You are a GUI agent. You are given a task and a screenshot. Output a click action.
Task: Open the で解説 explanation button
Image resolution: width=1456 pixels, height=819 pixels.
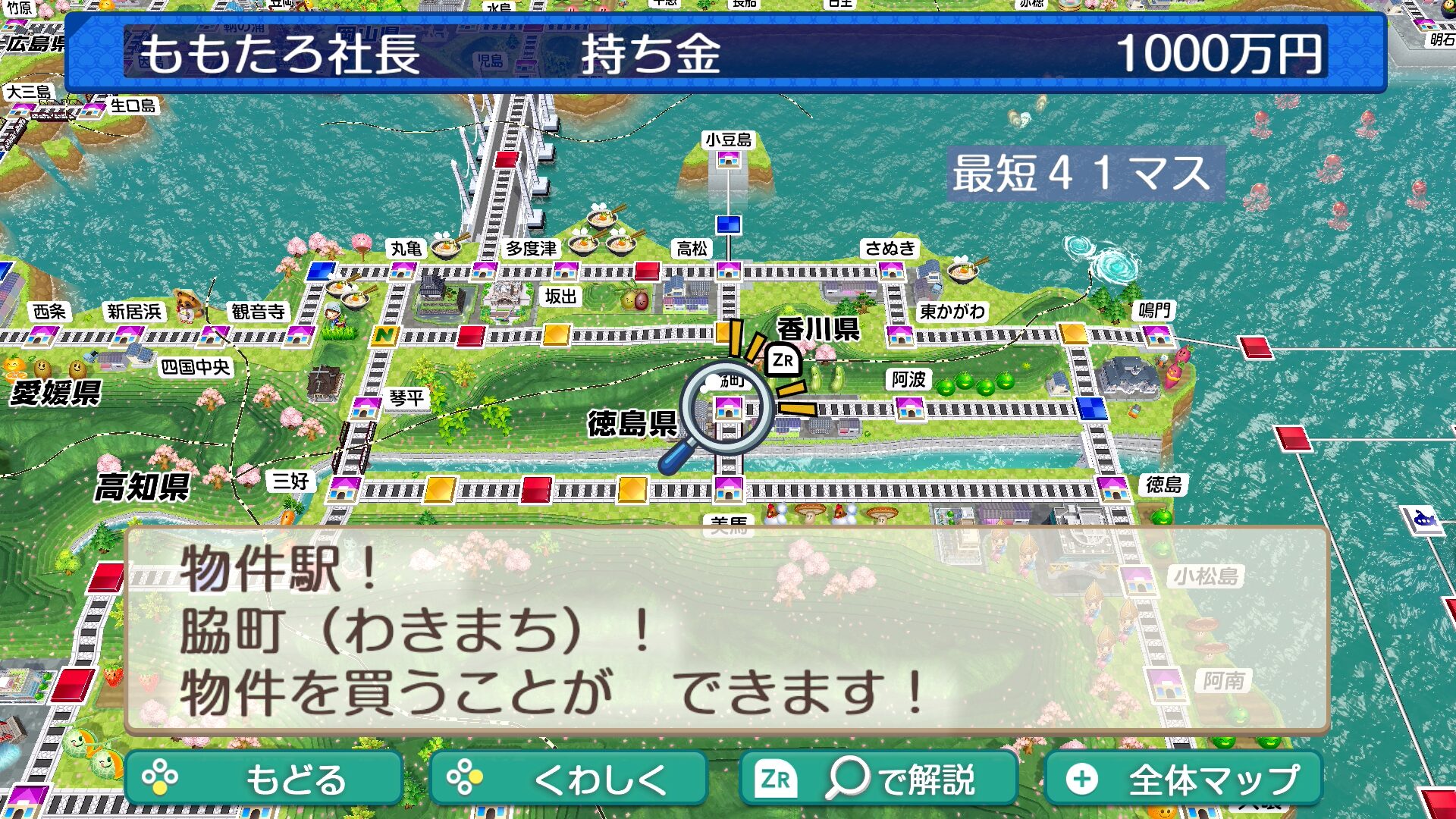[878, 779]
